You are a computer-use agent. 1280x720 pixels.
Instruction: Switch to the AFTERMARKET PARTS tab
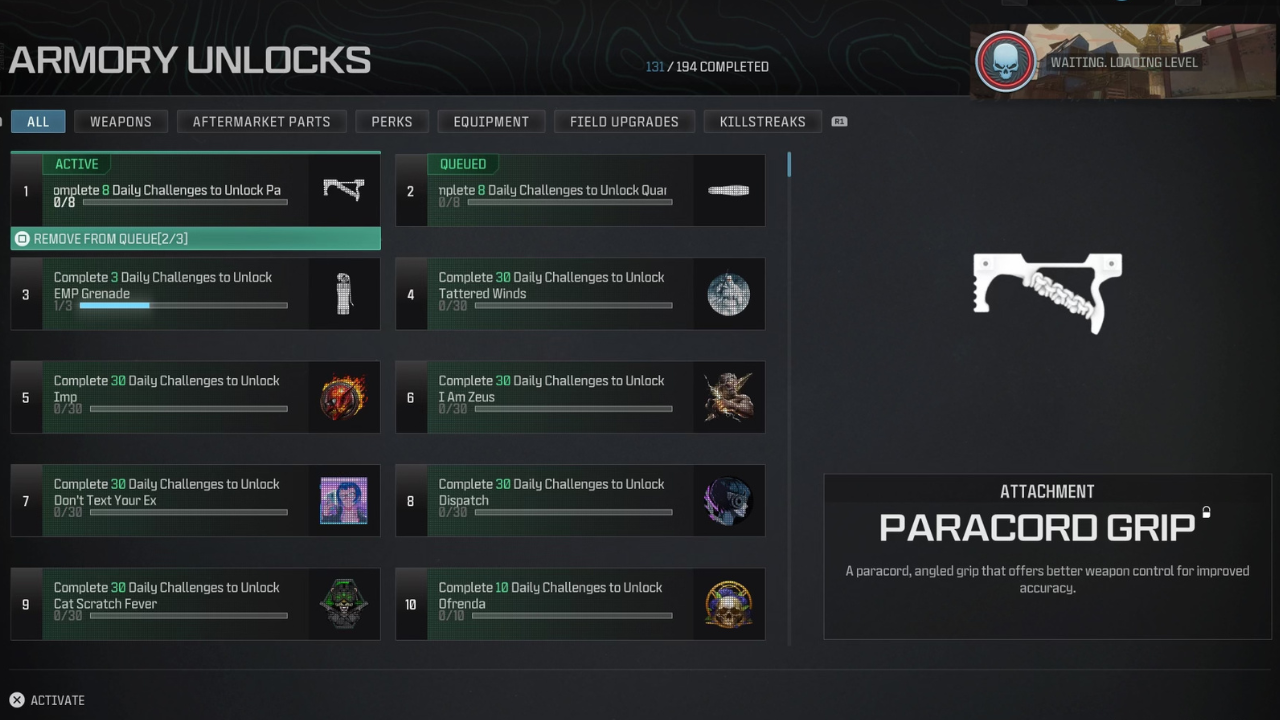tap(261, 121)
